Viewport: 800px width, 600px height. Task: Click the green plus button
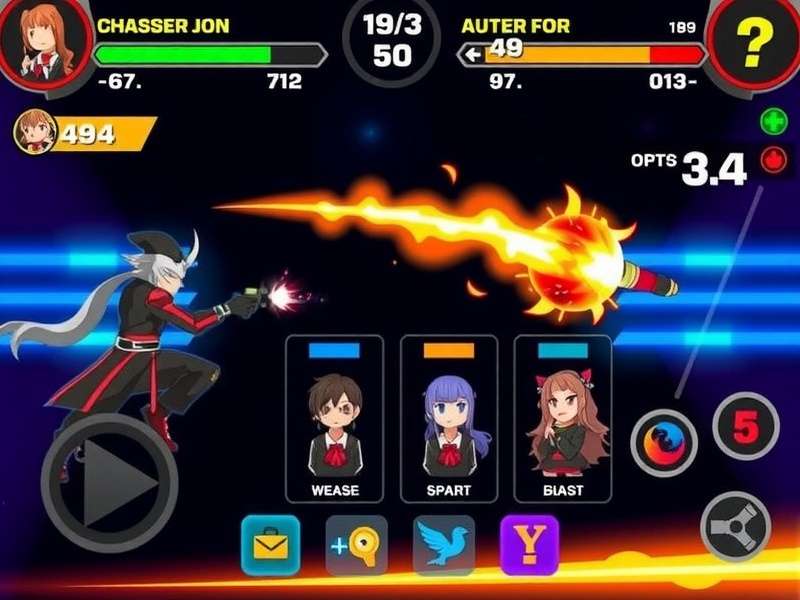pos(774,123)
